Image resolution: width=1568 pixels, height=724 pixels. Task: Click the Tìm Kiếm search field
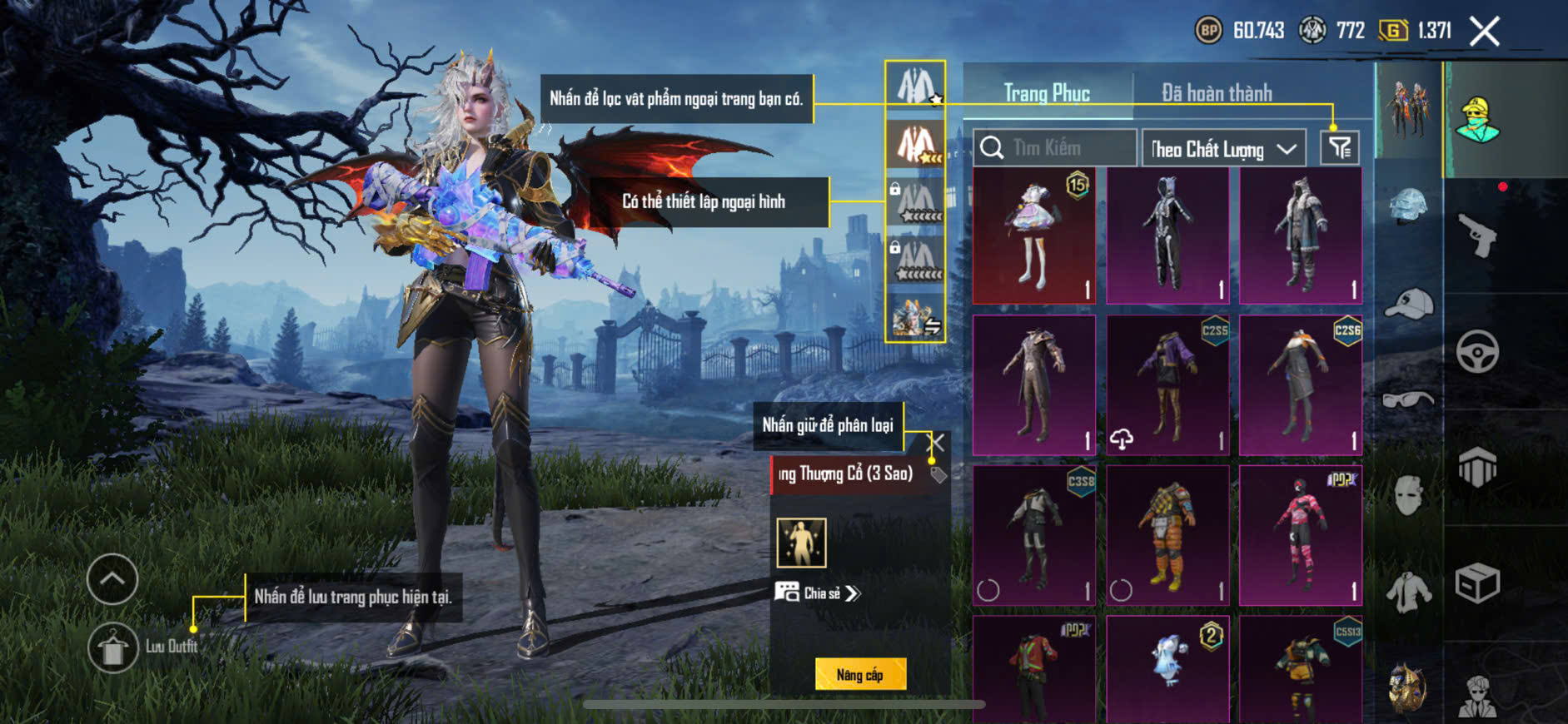pyautogui.click(x=1055, y=148)
